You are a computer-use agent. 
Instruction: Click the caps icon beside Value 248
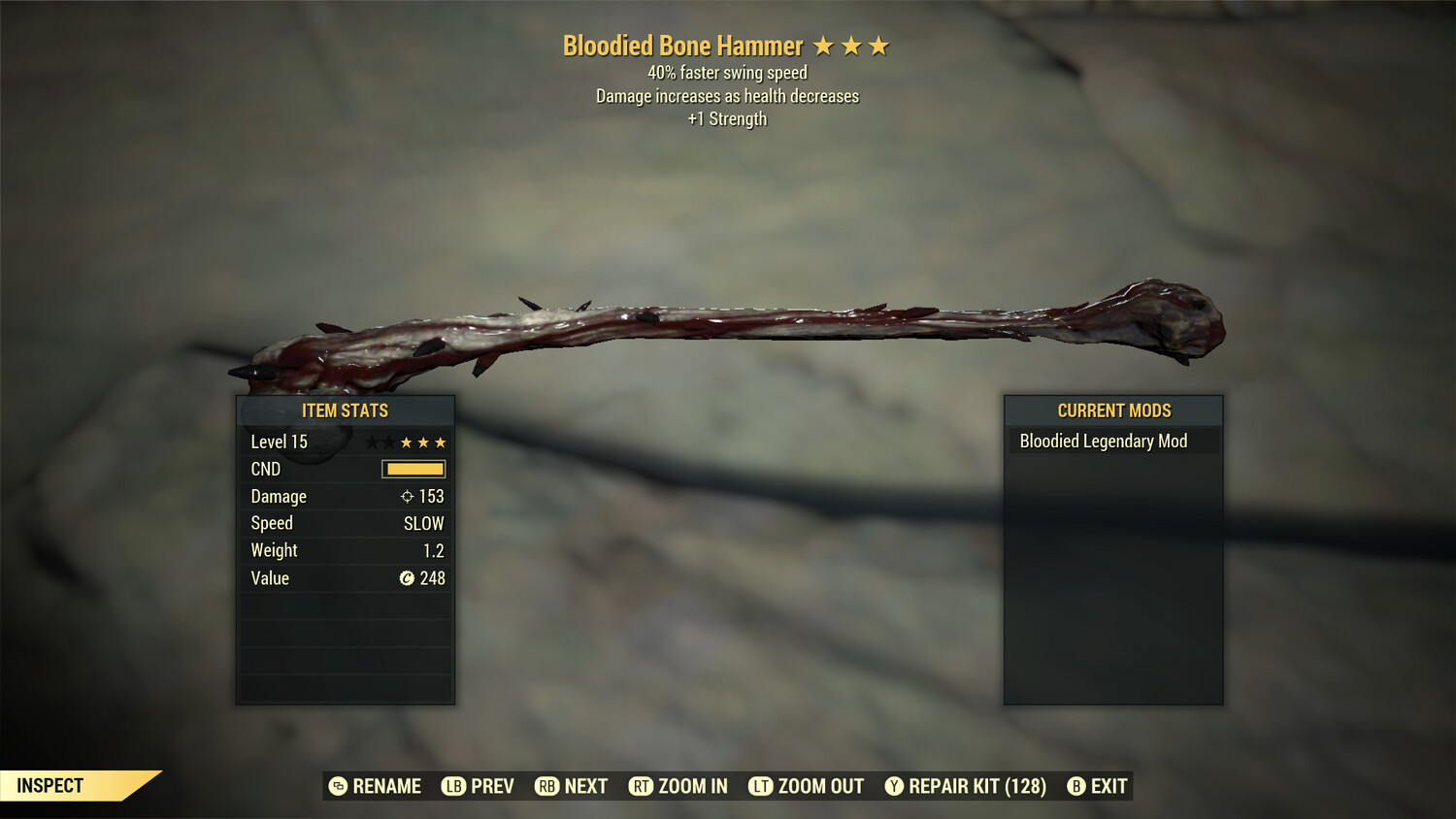[408, 577]
